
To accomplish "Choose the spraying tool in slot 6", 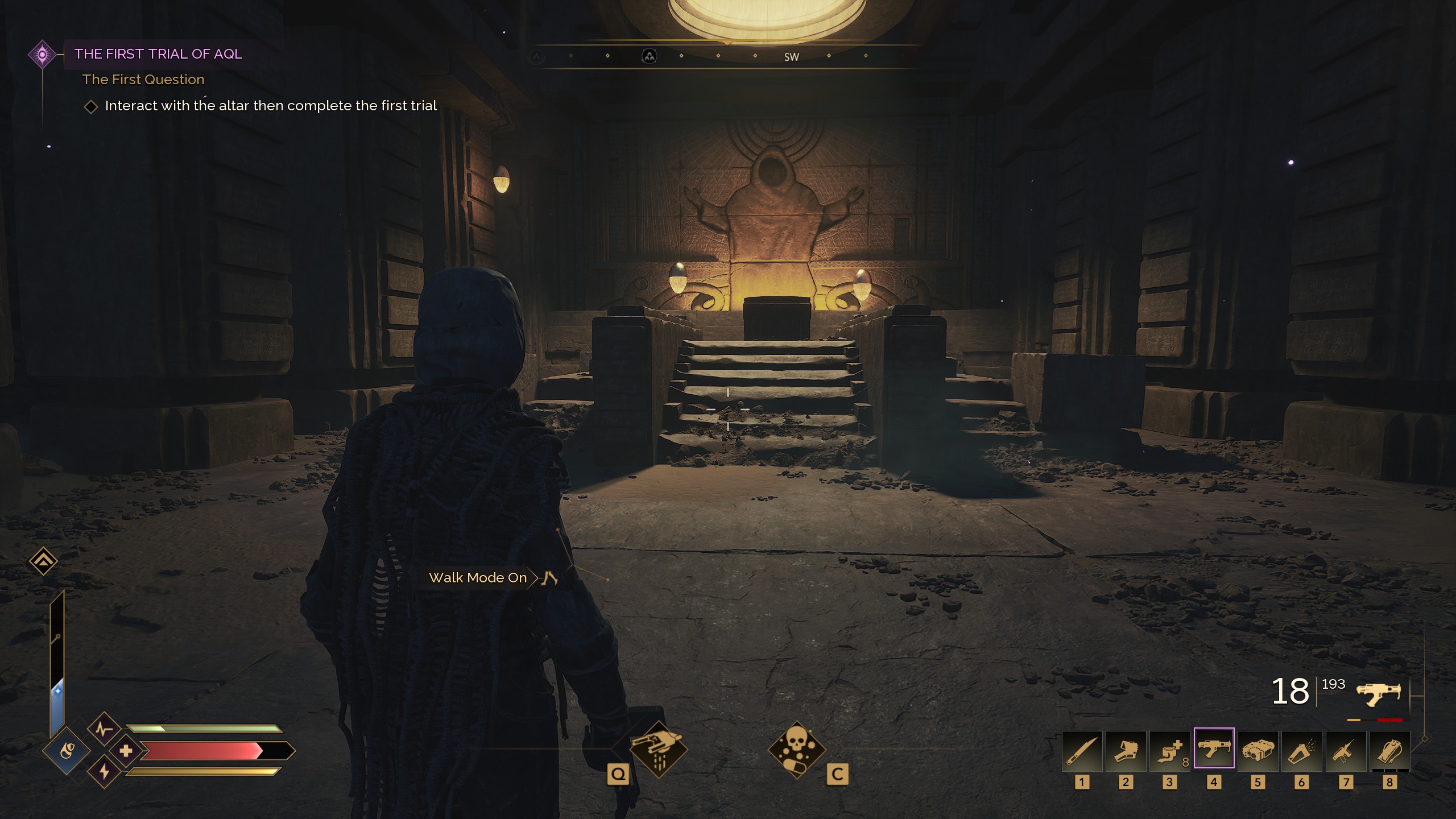I will (1301, 751).
